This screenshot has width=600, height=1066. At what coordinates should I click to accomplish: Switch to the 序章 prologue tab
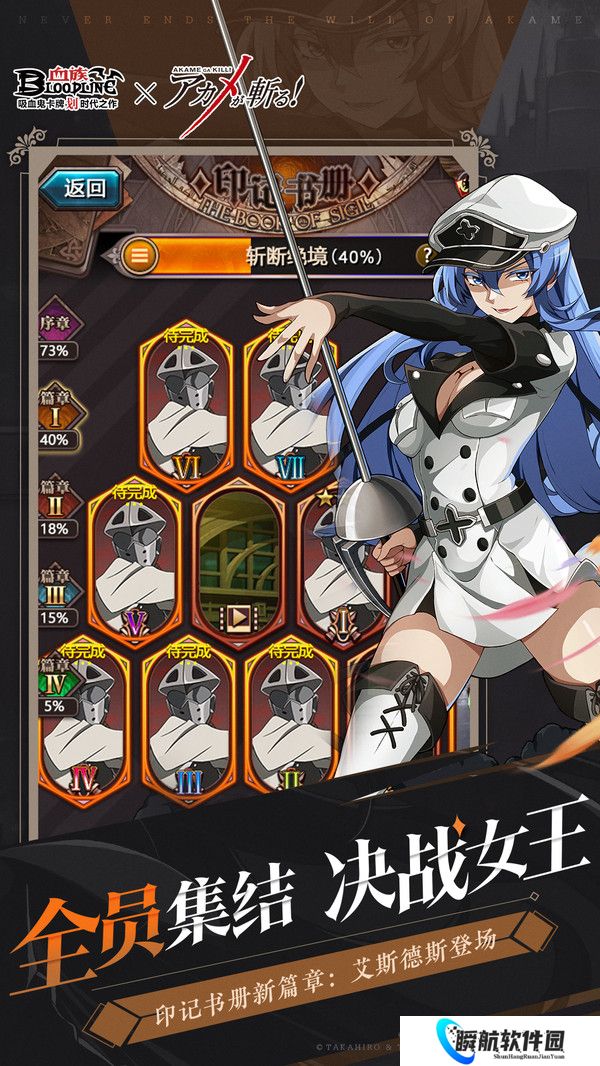55,329
